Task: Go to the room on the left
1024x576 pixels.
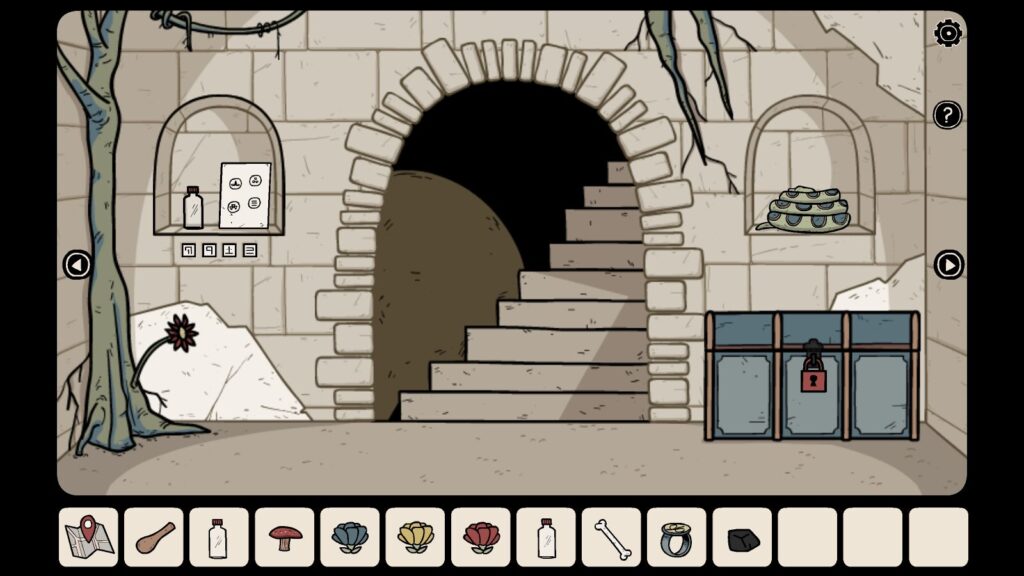Action: coord(77,265)
